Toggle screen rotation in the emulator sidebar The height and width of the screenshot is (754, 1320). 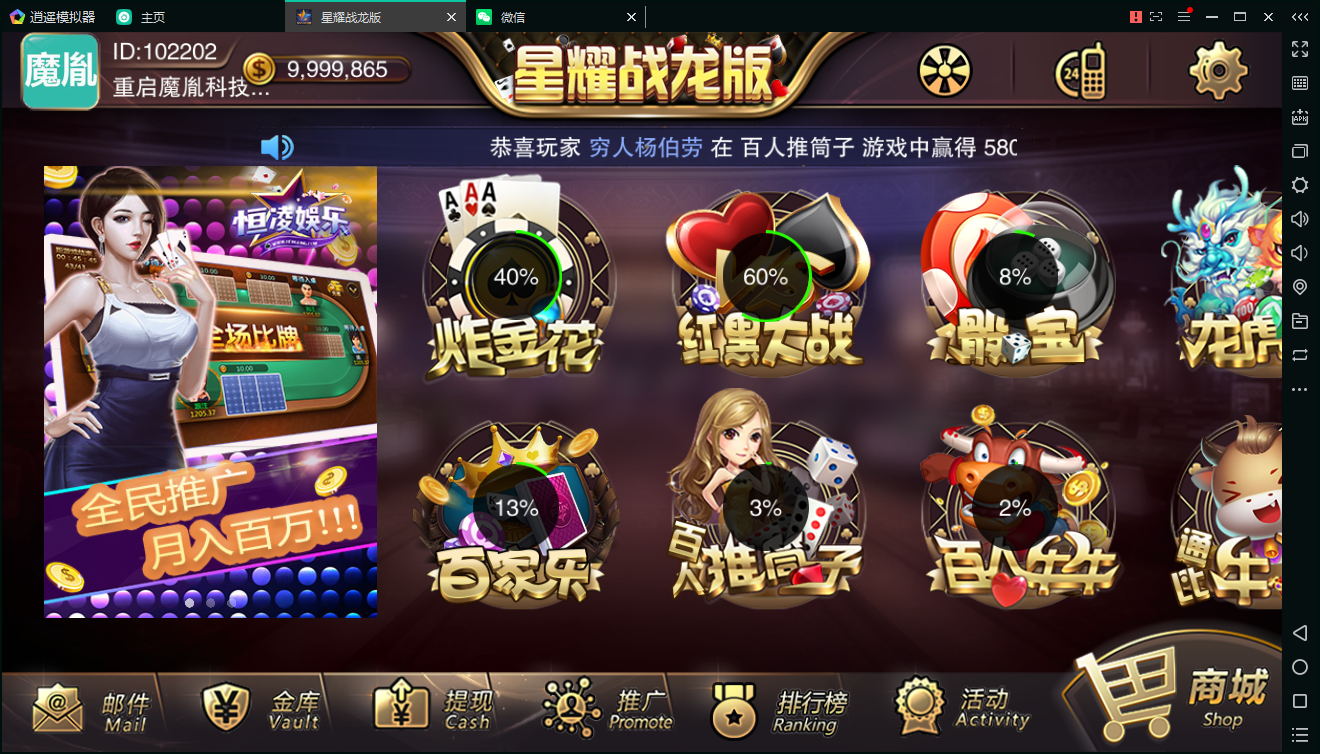coord(1301,356)
